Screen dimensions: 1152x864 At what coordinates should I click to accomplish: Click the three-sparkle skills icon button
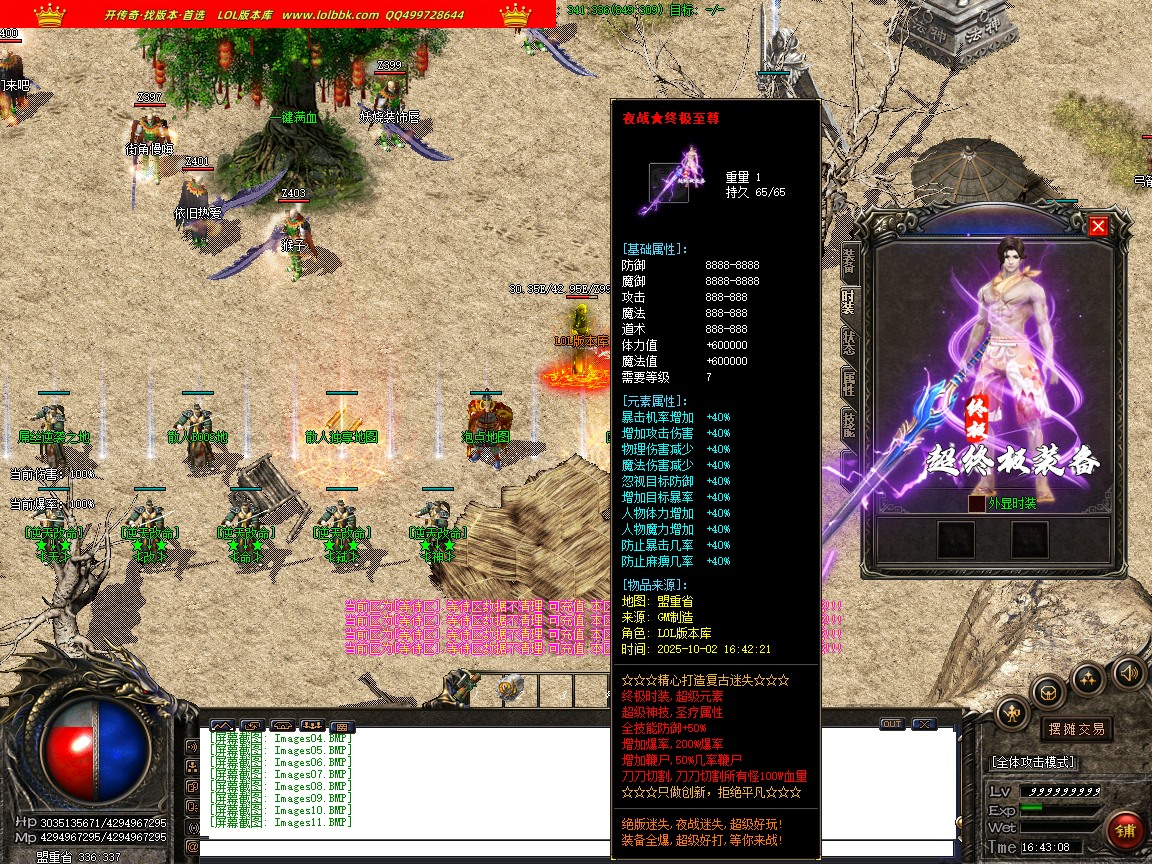click(x=1088, y=678)
